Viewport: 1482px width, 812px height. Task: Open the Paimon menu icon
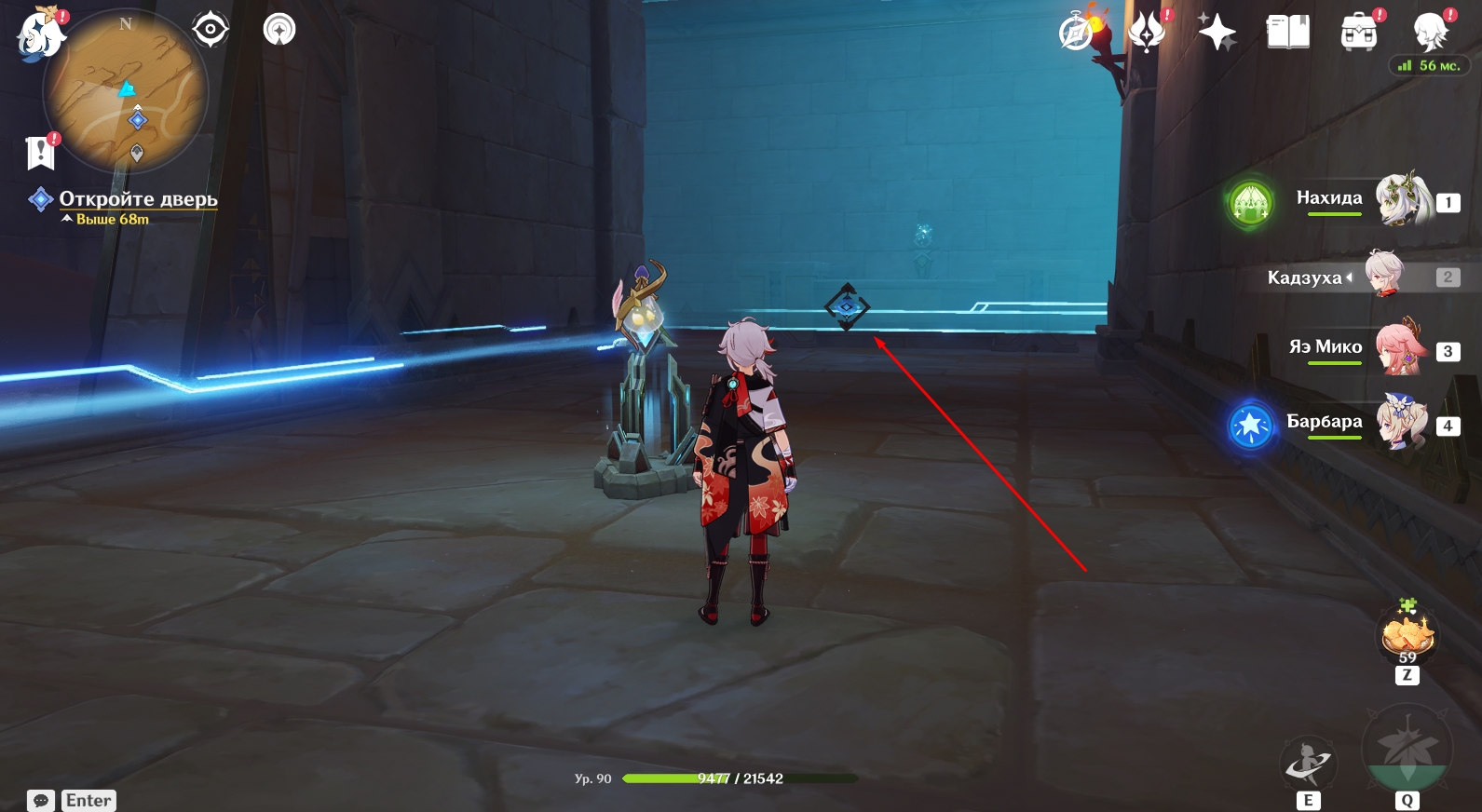click(40, 34)
